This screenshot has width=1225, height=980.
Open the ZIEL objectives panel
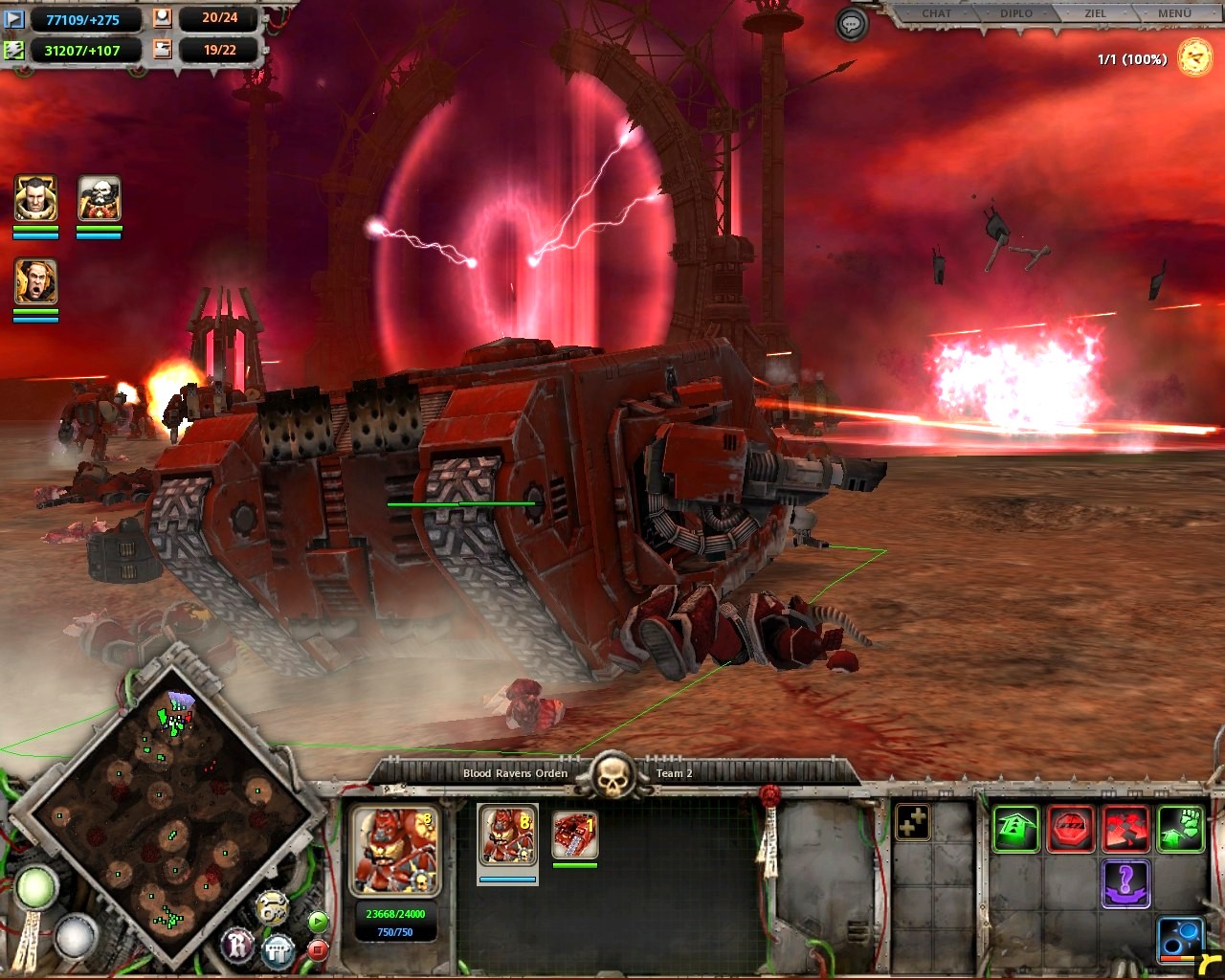click(x=1095, y=13)
